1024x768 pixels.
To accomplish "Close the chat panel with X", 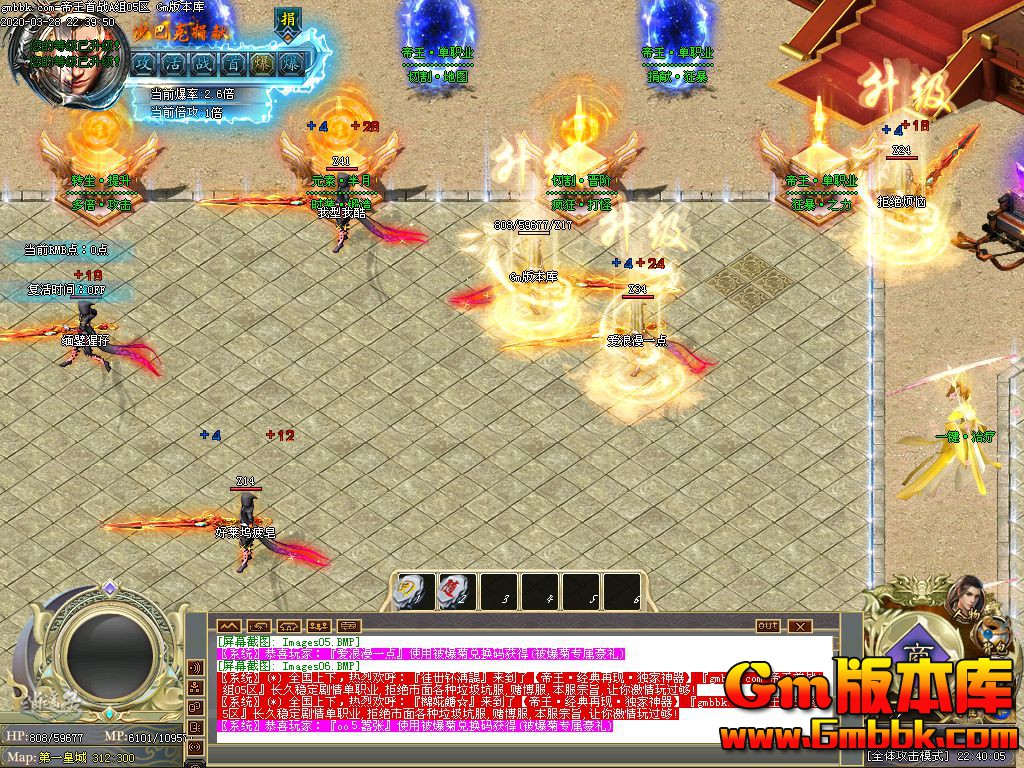I will (x=799, y=626).
